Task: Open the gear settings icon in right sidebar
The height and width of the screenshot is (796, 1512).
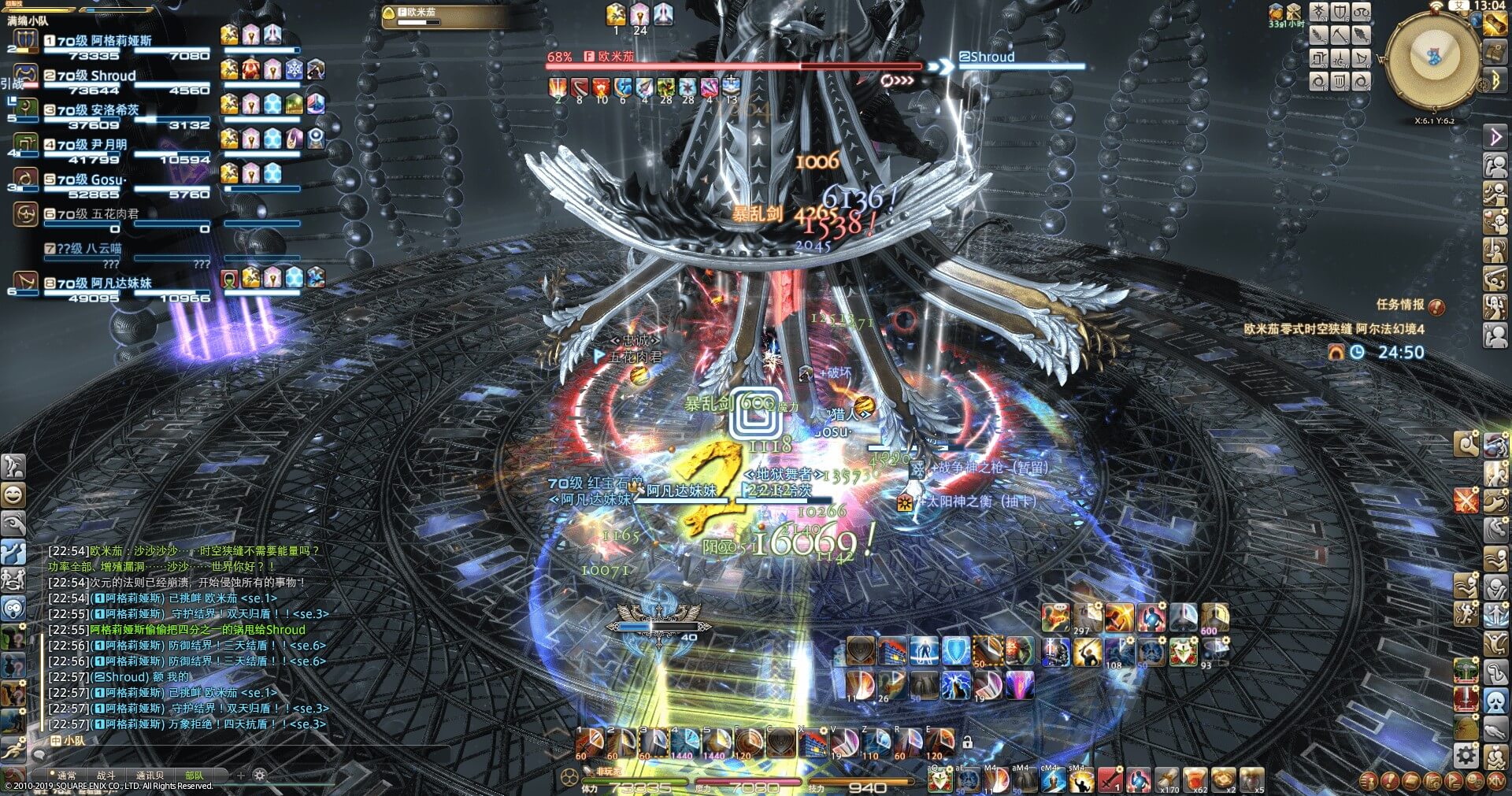Action: pos(1466,756)
